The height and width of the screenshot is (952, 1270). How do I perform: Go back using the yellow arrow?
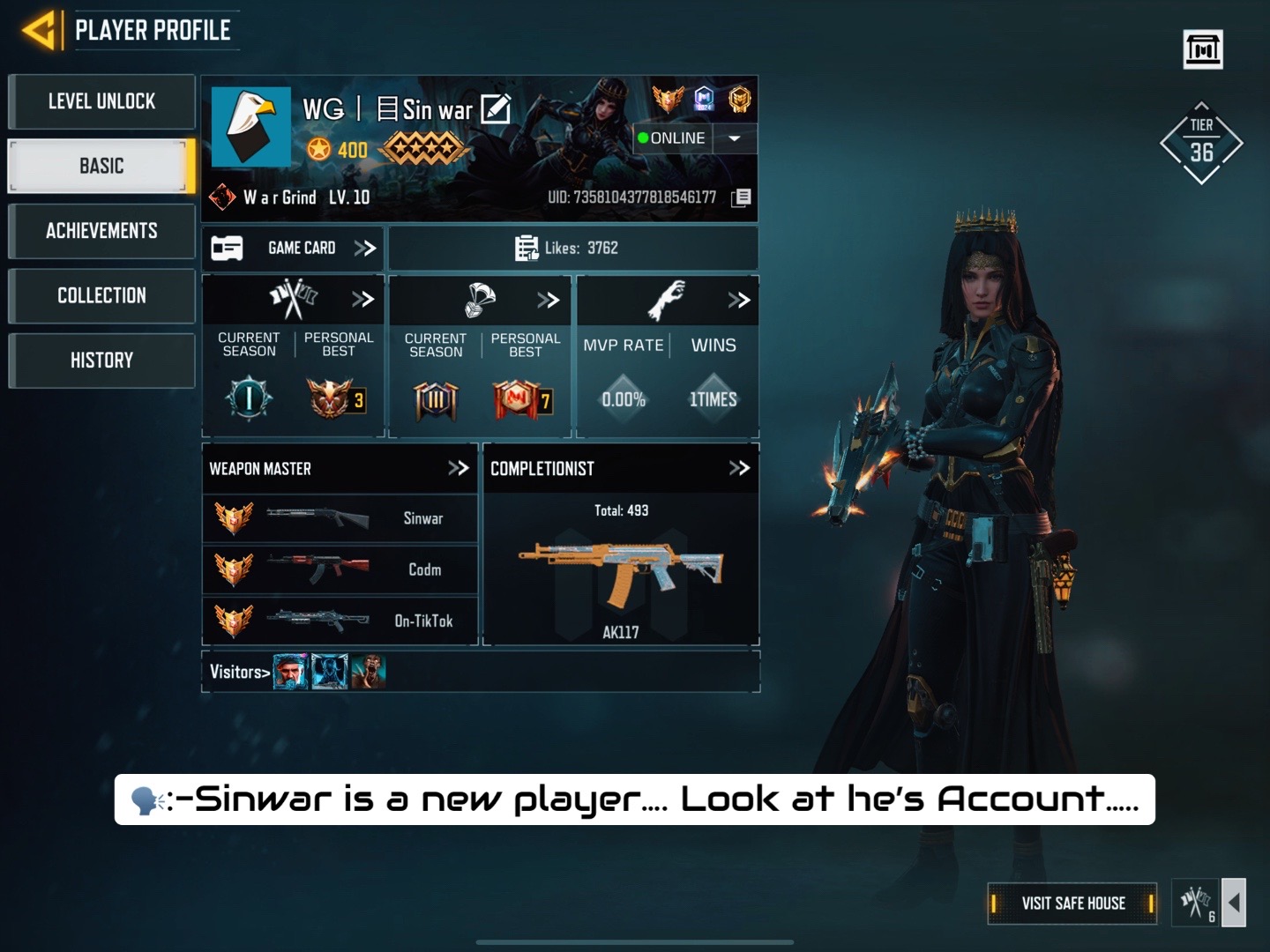39,31
